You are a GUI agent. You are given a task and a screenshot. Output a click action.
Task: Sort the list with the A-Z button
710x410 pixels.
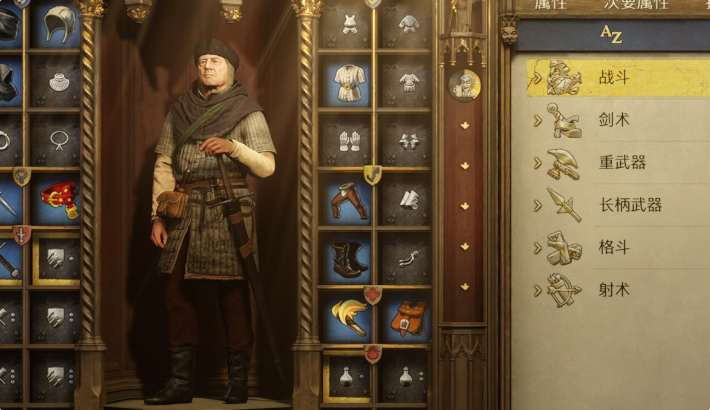pos(609,35)
